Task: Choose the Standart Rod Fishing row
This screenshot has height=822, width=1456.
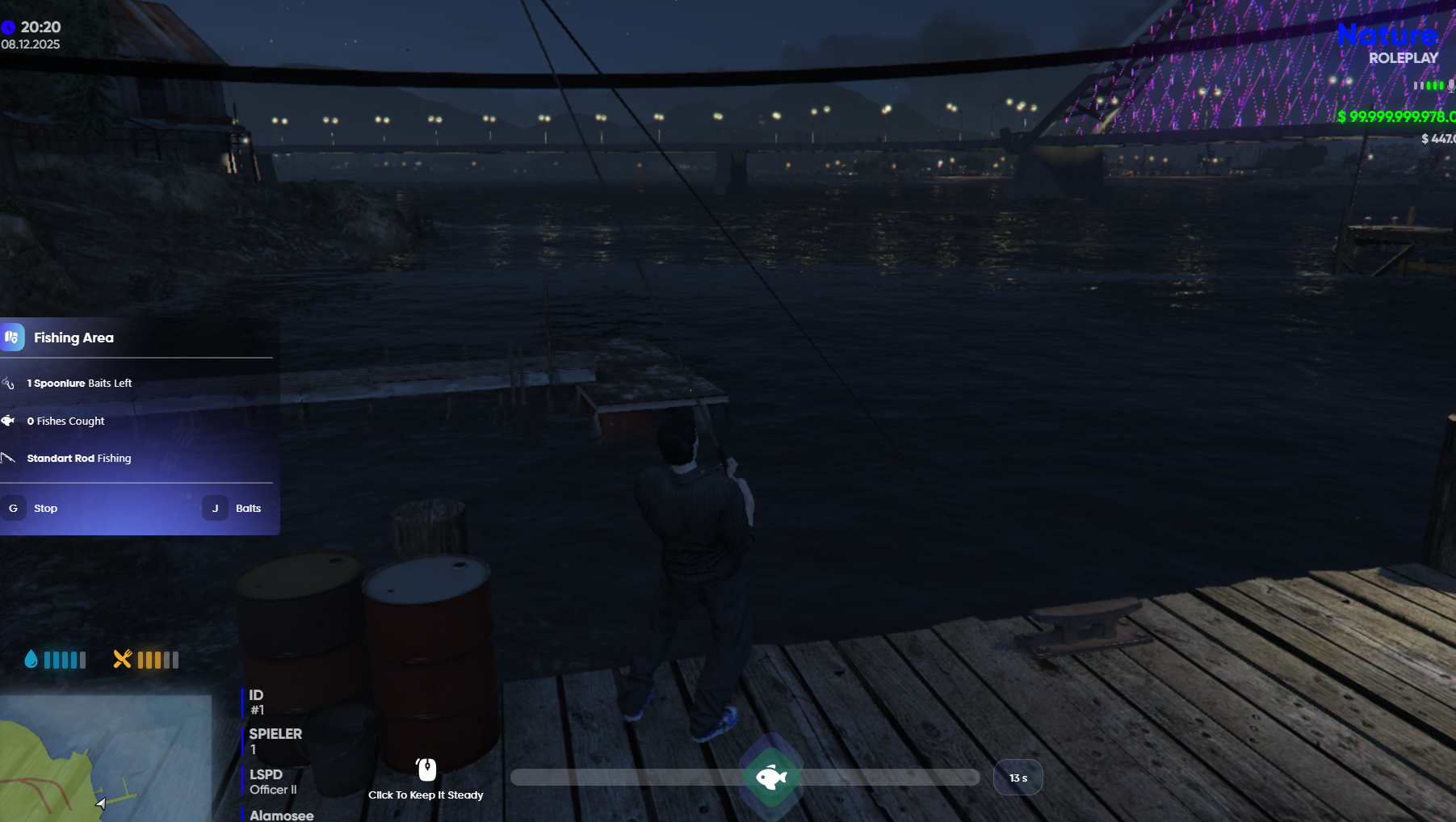Action: tap(78, 459)
